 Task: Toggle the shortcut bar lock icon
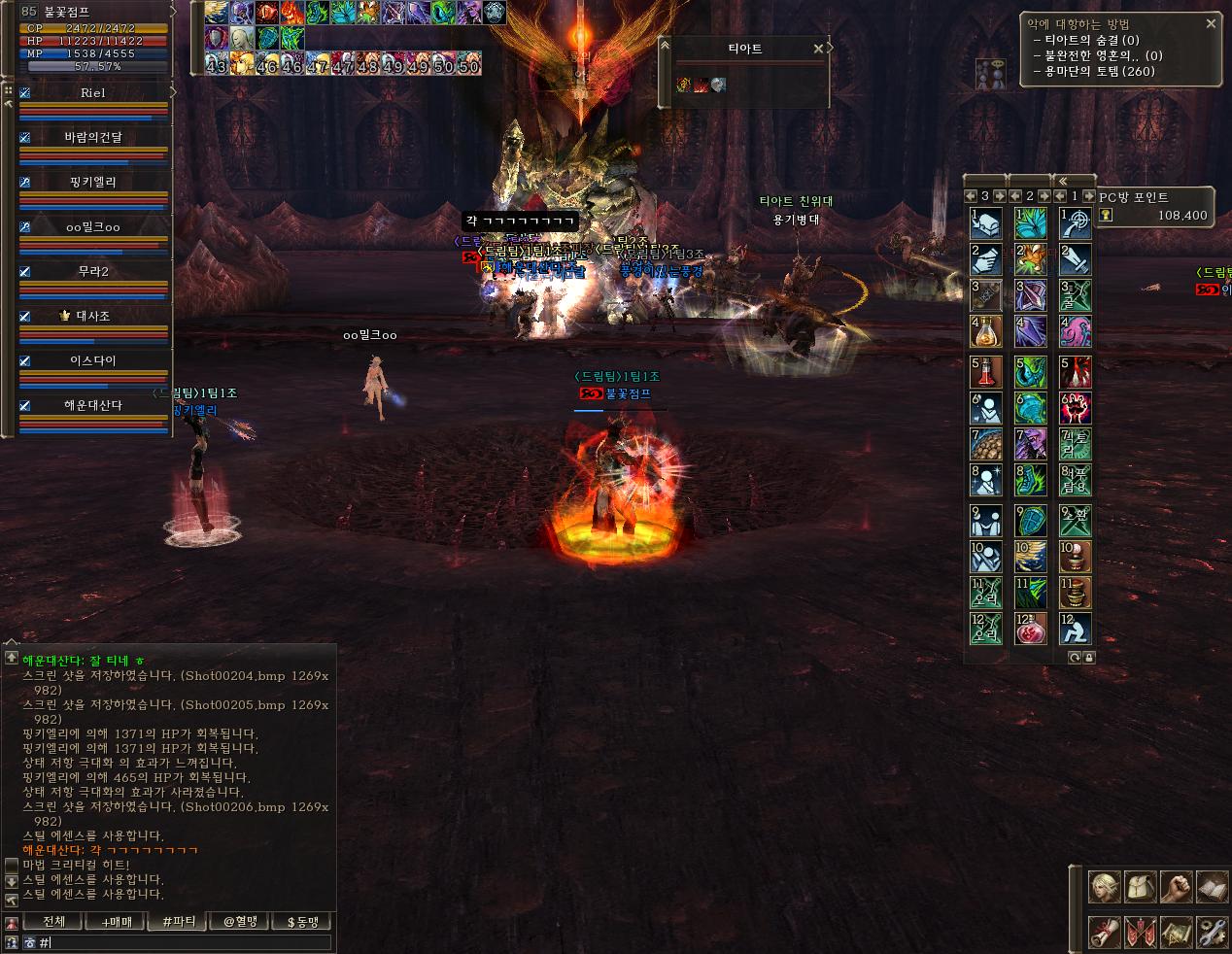[x=1088, y=658]
